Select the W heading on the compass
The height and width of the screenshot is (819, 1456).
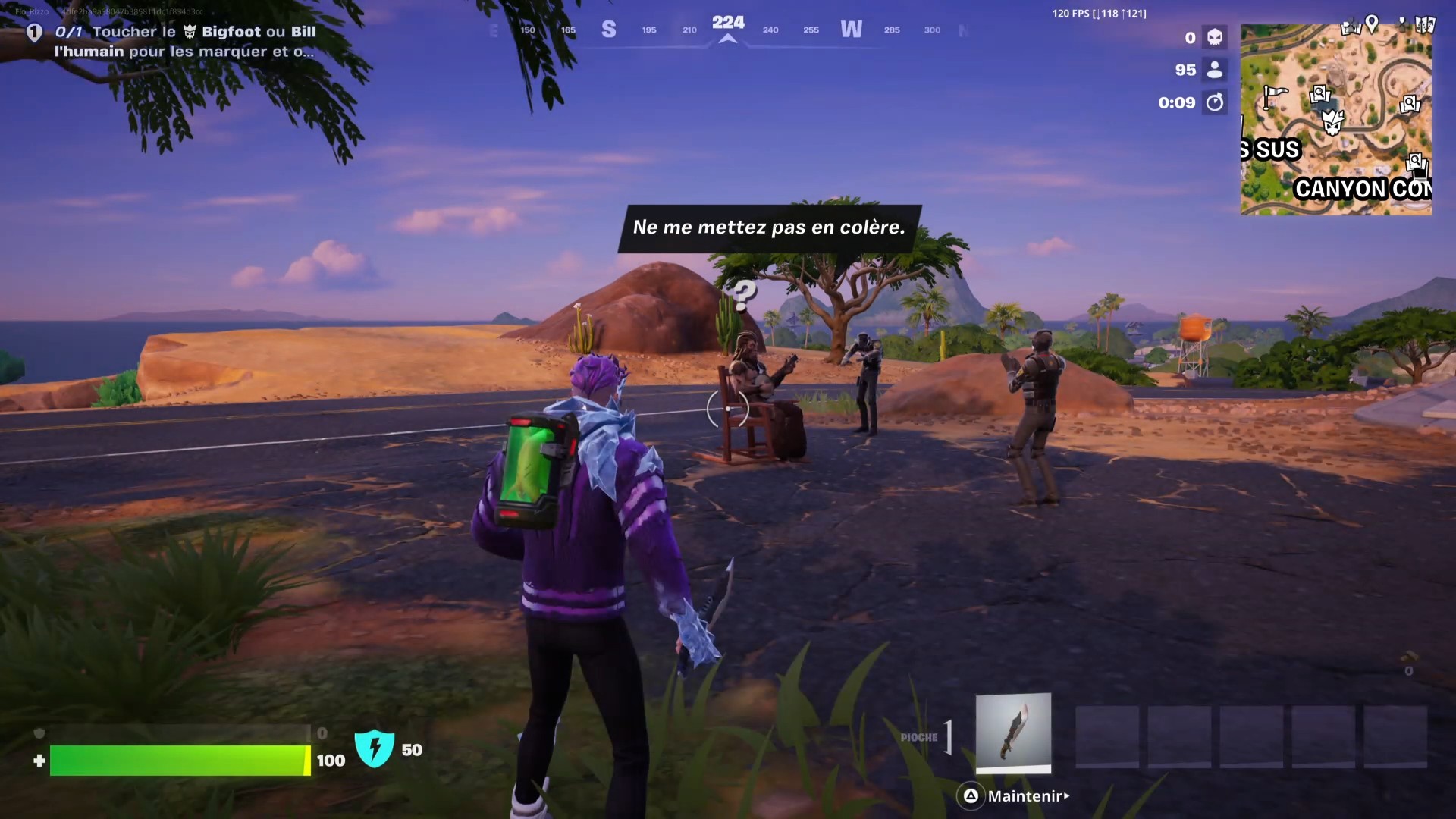click(x=852, y=29)
